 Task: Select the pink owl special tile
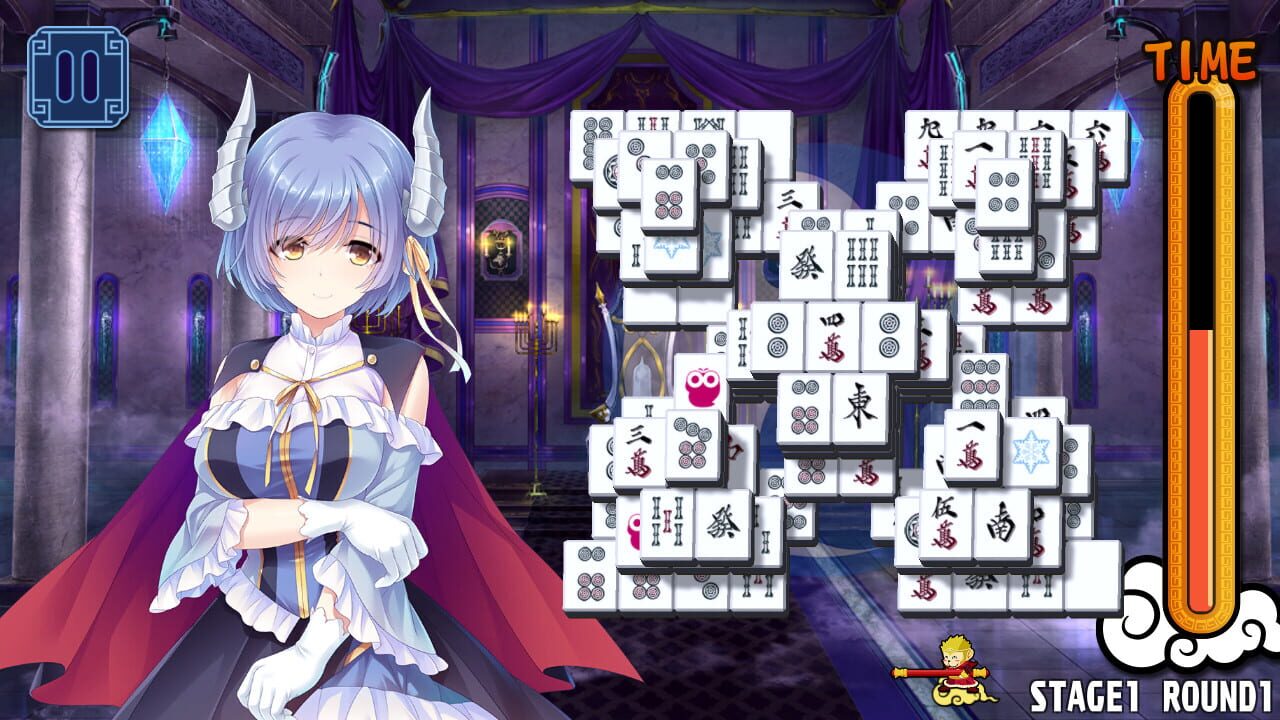coord(700,392)
